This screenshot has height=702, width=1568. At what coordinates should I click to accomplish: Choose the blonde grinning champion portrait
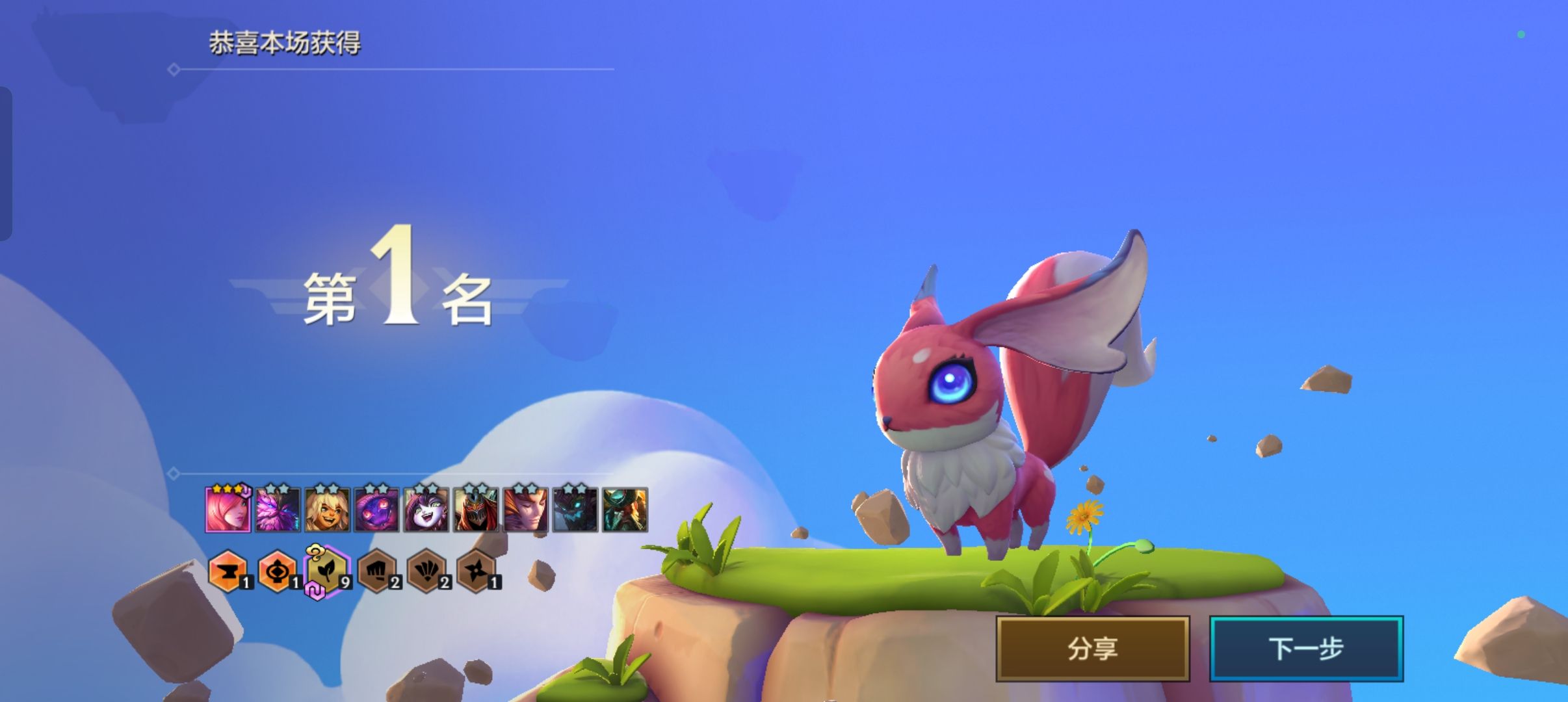[x=327, y=510]
